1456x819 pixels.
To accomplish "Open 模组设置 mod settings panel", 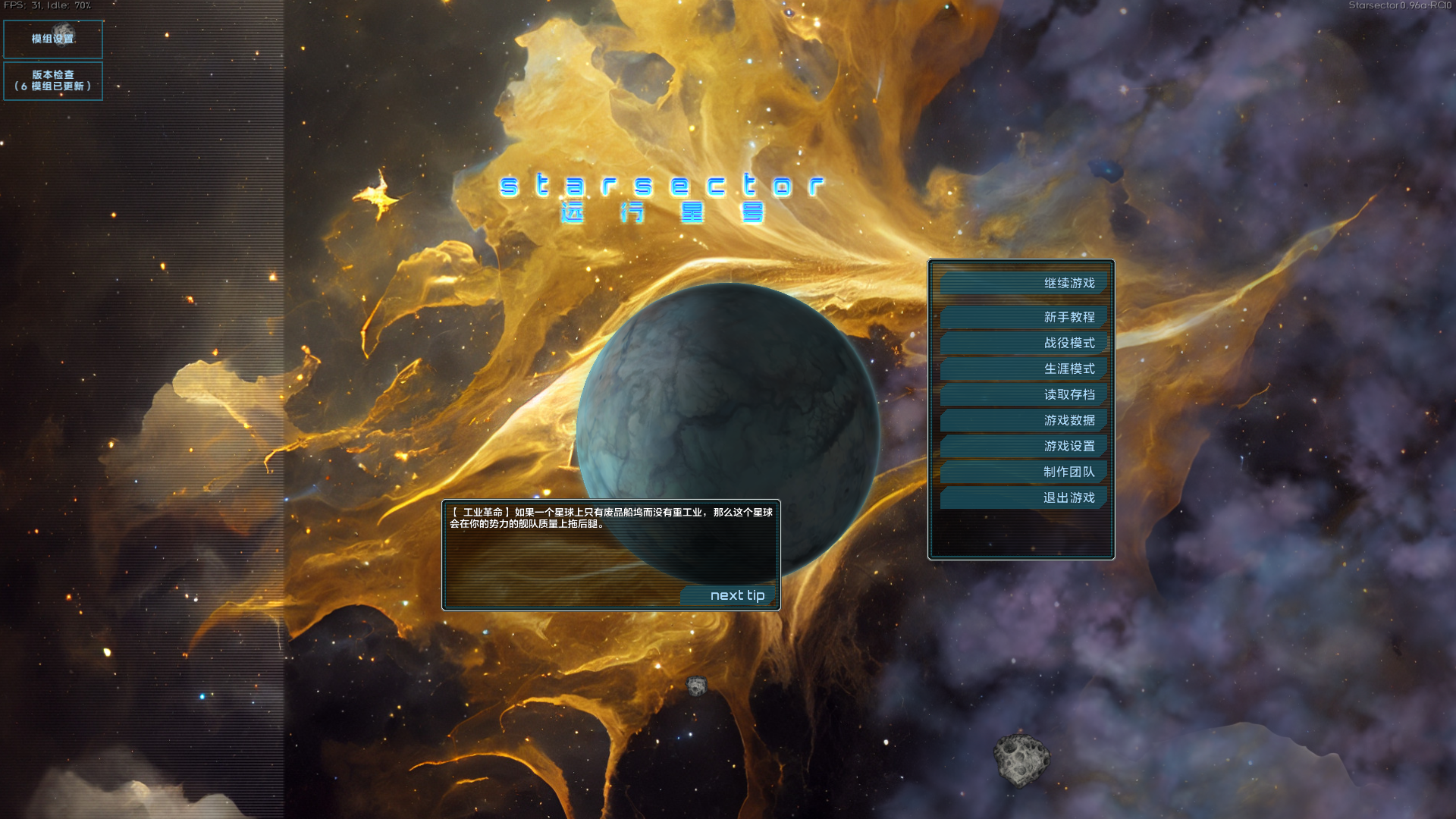I will click(x=52, y=39).
